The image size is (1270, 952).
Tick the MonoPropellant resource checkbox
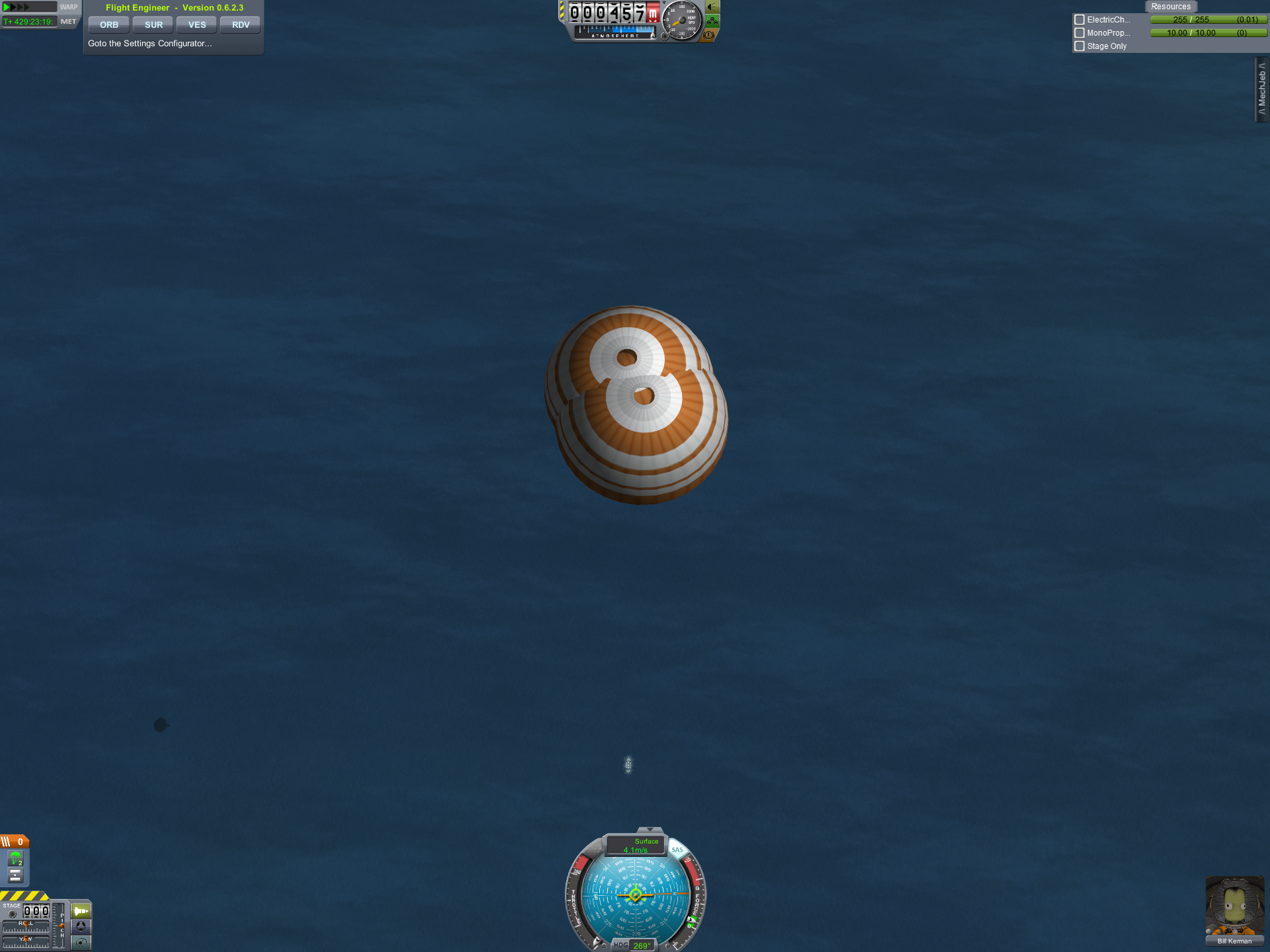(x=1079, y=33)
